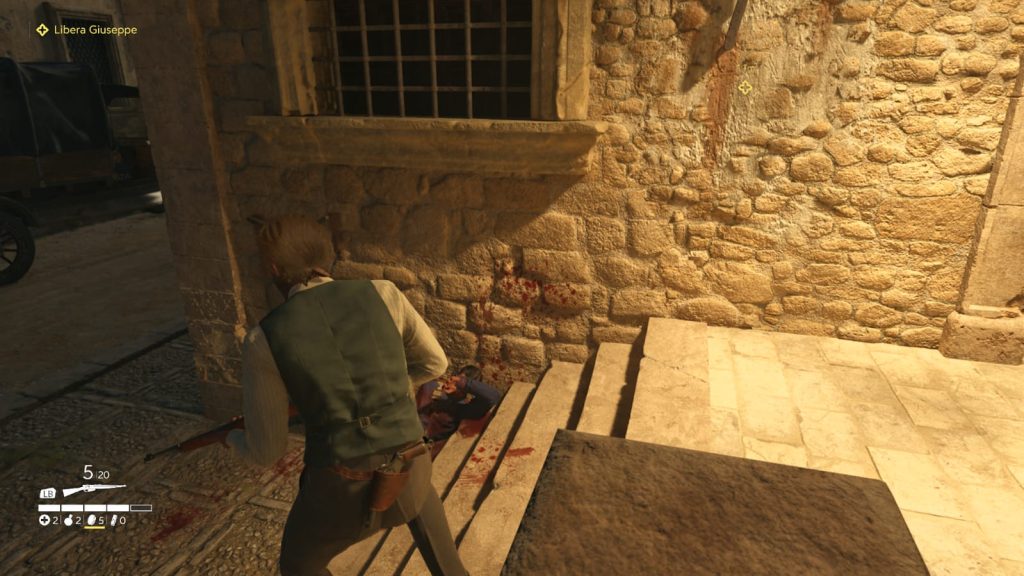Use the medkit cross icon
Image resolution: width=1024 pixels, height=576 pixels.
[43, 520]
